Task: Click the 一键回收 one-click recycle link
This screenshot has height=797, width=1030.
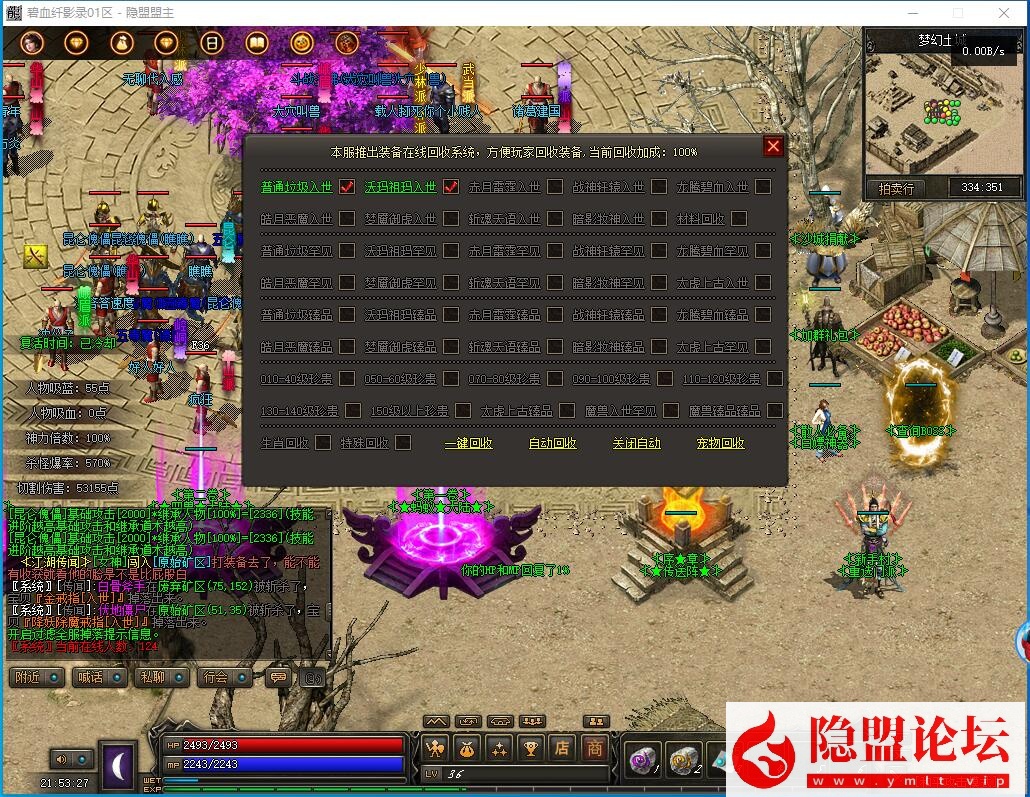Action: tap(468, 443)
